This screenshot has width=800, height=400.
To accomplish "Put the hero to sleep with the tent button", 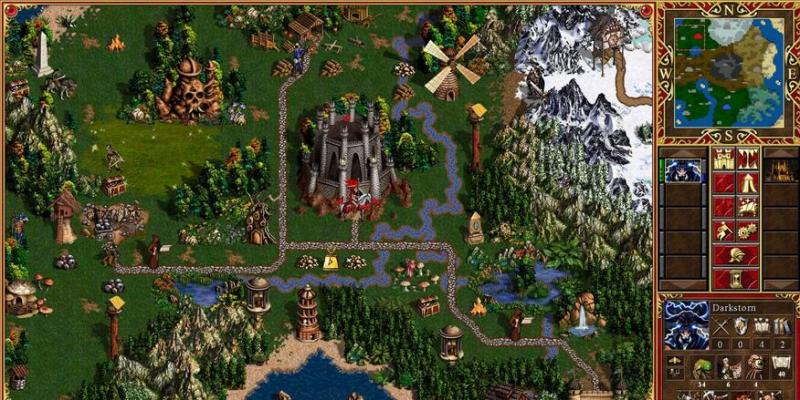I will (x=747, y=183).
